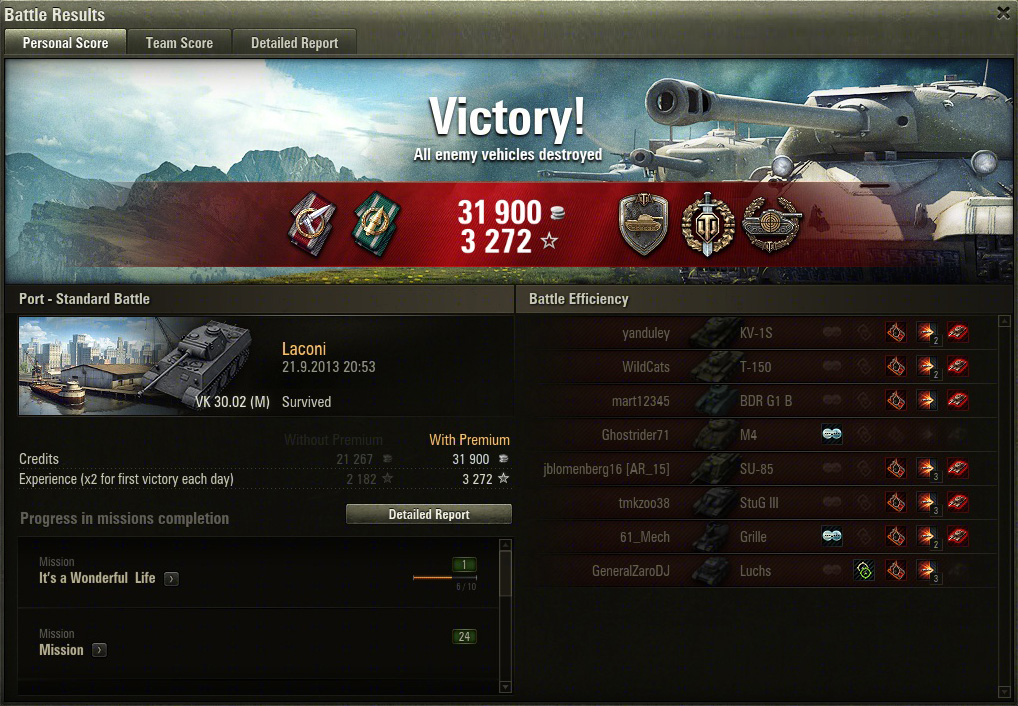Expand the second mission labeled Mission
The width and height of the screenshot is (1018, 706).
click(99, 650)
